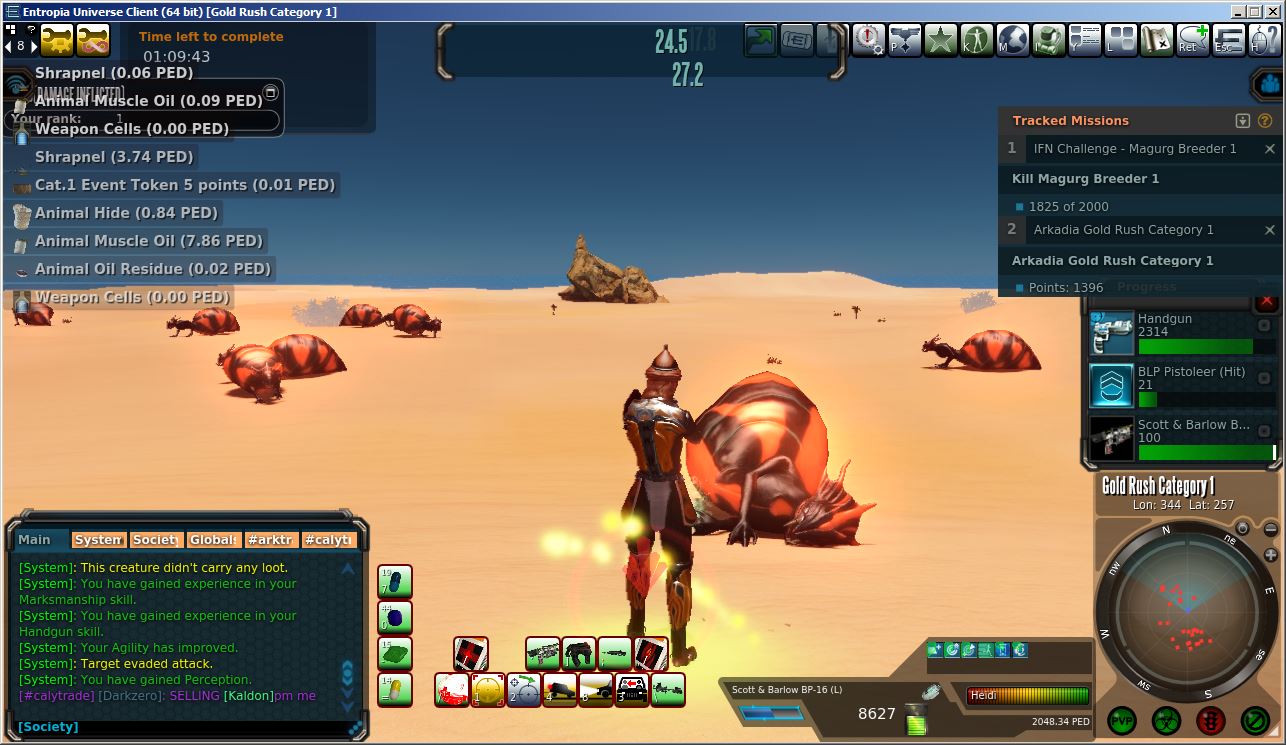Click the wrench with infinity symbol icon
1286x745 pixels.
pyautogui.click(x=94, y=42)
